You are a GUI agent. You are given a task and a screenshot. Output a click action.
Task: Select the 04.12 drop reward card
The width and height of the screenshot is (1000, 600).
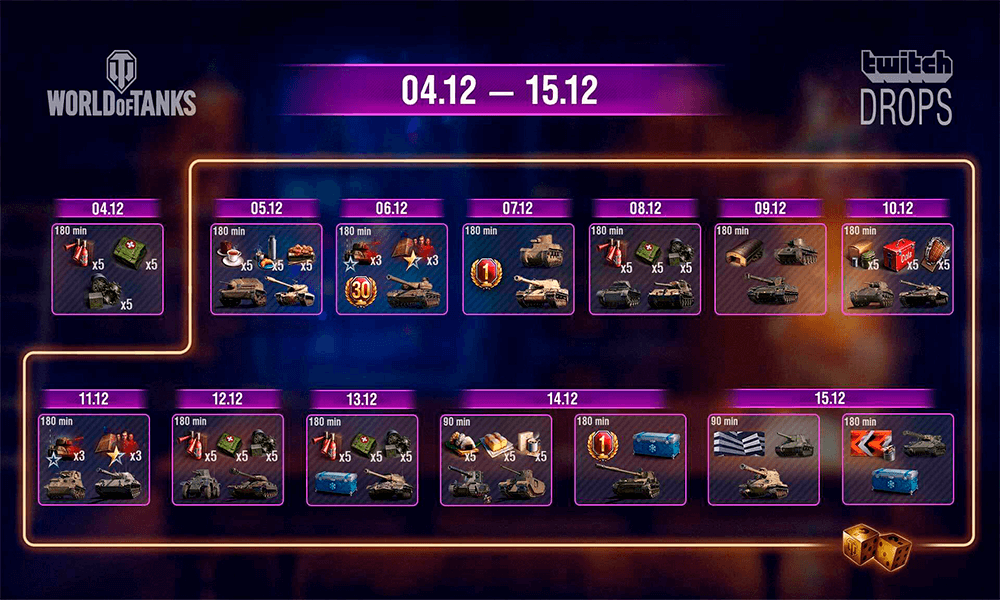108,269
